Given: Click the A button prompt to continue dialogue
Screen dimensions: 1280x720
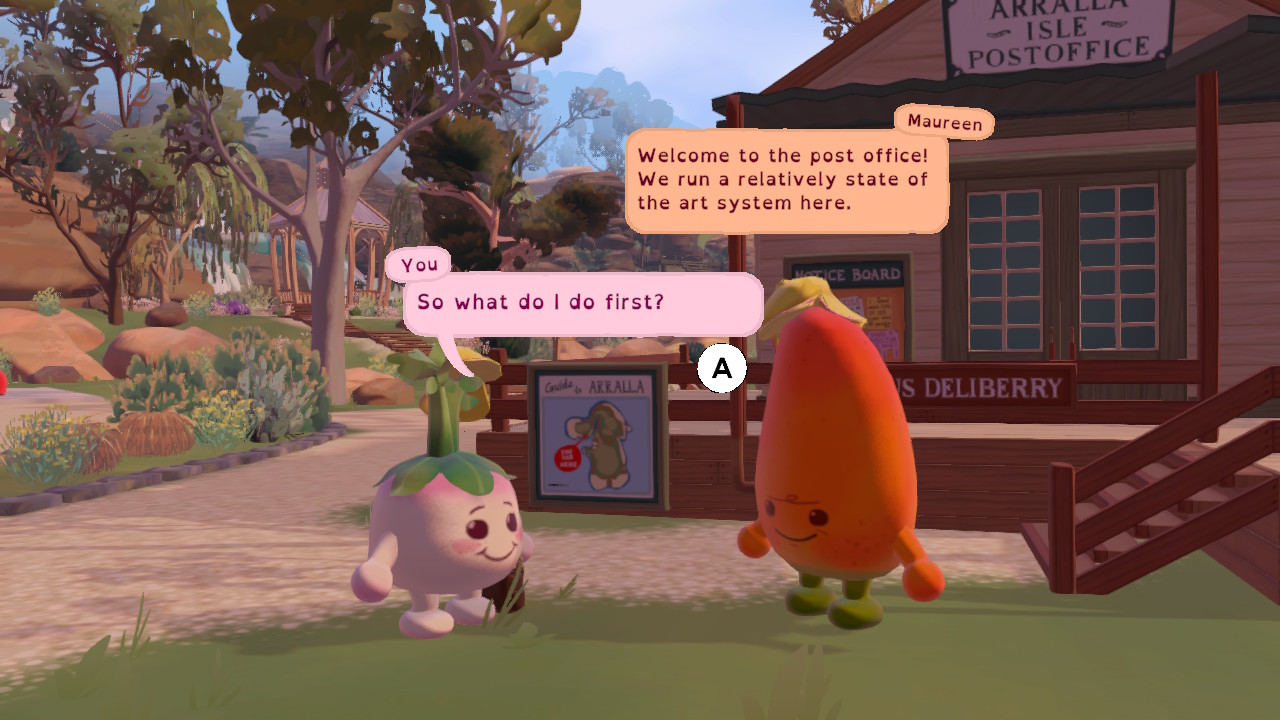Looking at the screenshot, I should click(722, 368).
